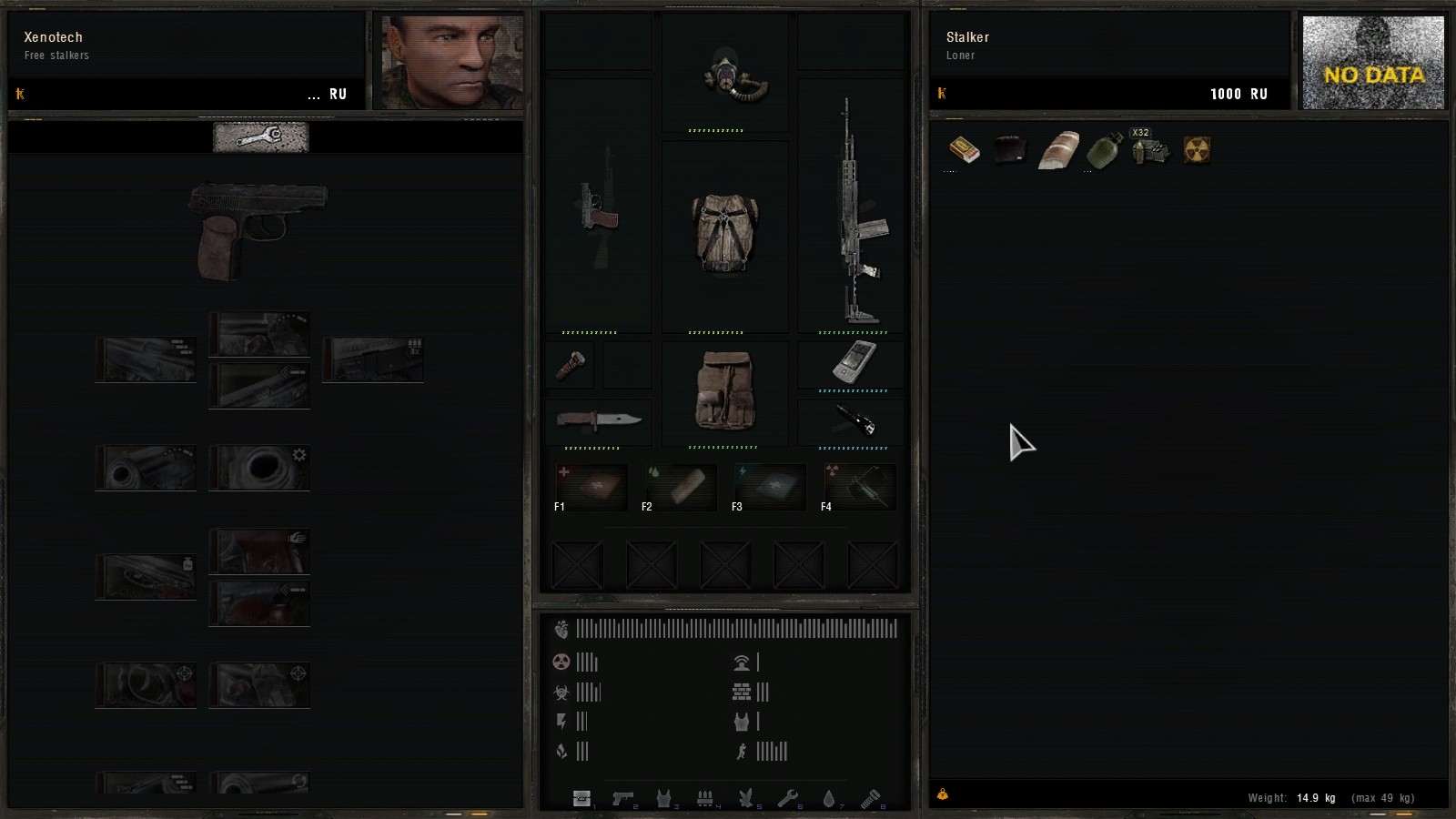This screenshot has height=819, width=1456.
Task: Expand the barrel upgrade branch
Action: [x=146, y=359]
